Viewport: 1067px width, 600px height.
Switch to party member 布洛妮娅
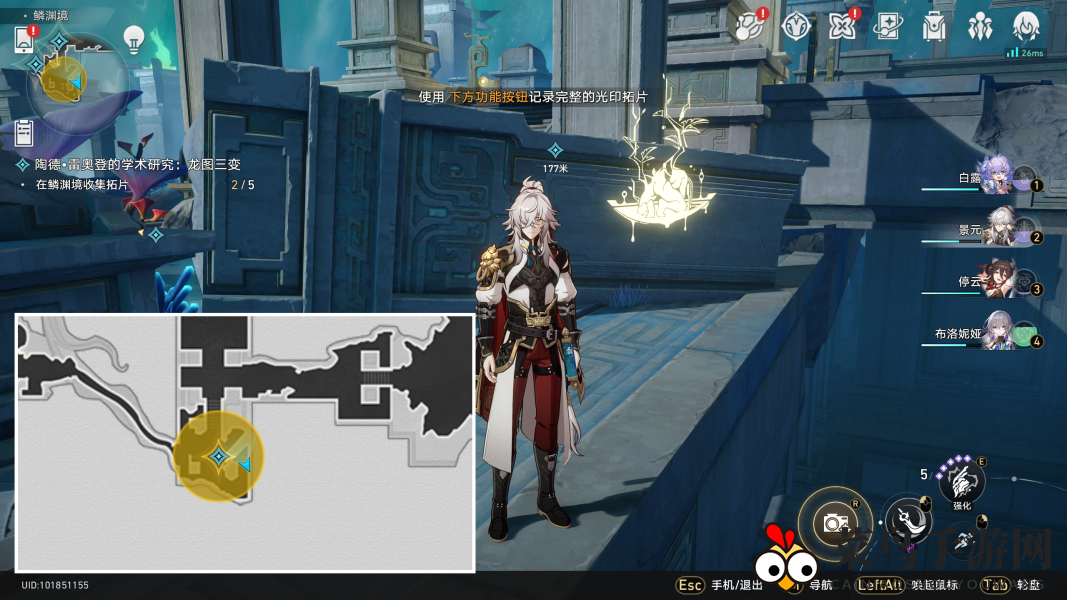click(998, 333)
